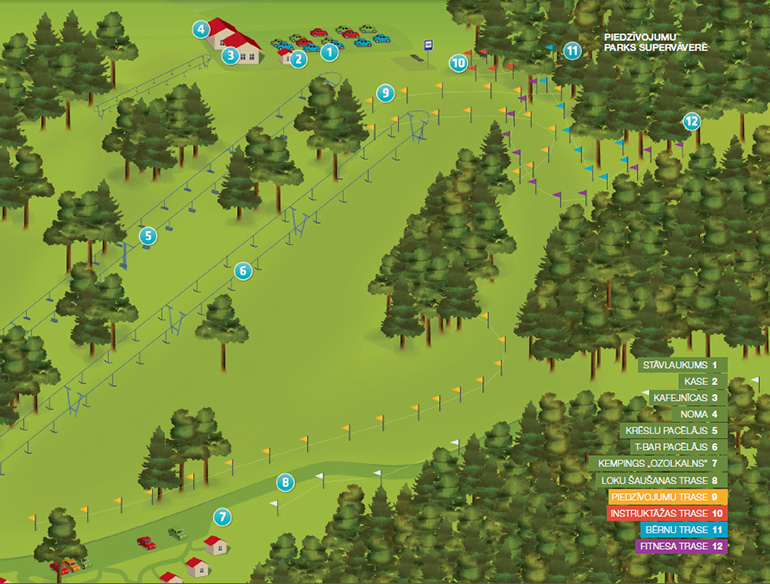Click map marker number 3 near the building
770x584 pixels.
[230, 55]
